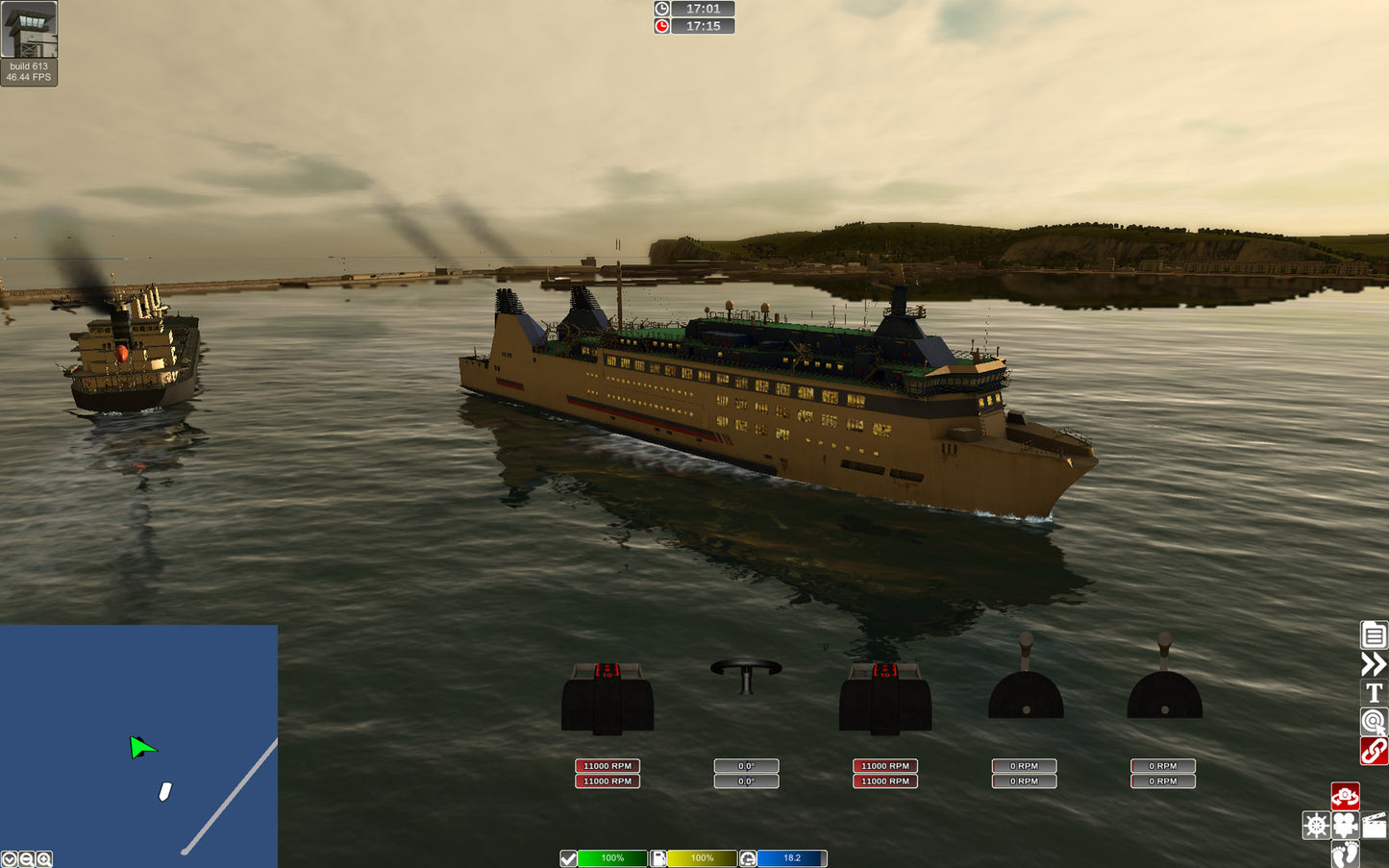1389x868 pixels.
Task: Enter walk mode via the footprints icon
Action: pyautogui.click(x=1344, y=854)
